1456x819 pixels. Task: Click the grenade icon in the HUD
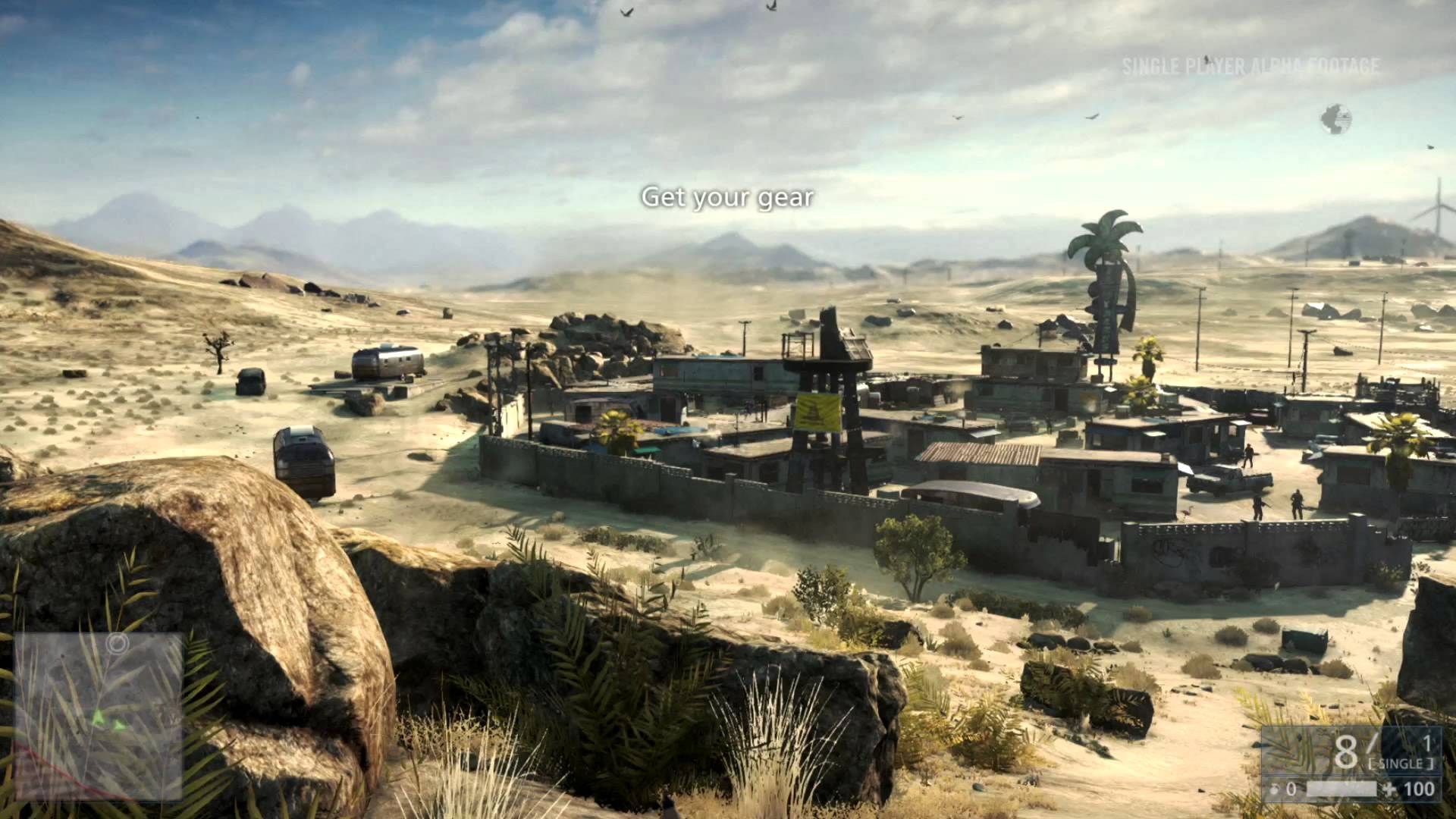click(x=1275, y=789)
